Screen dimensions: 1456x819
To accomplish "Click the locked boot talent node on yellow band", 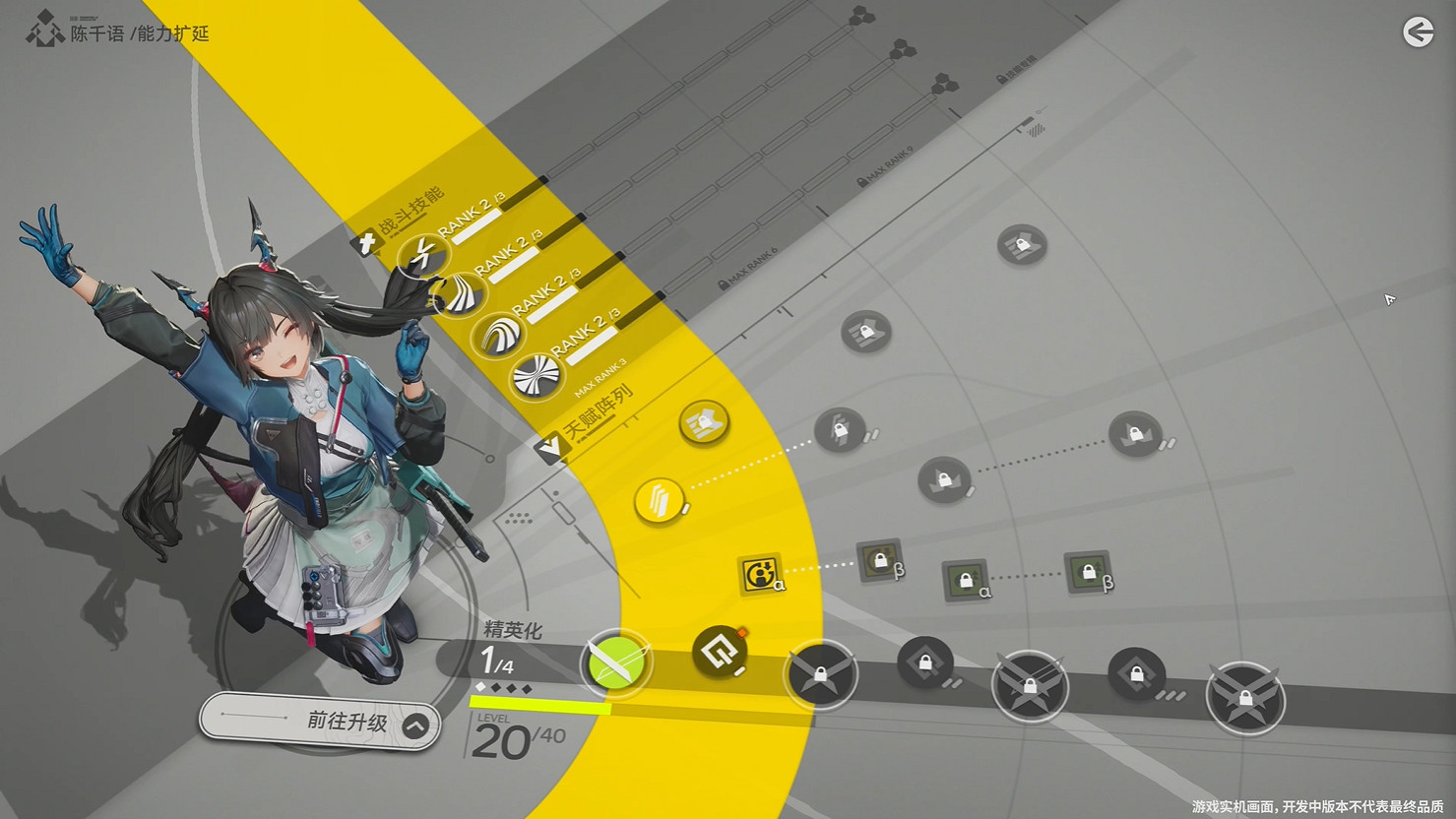I will click(x=703, y=423).
